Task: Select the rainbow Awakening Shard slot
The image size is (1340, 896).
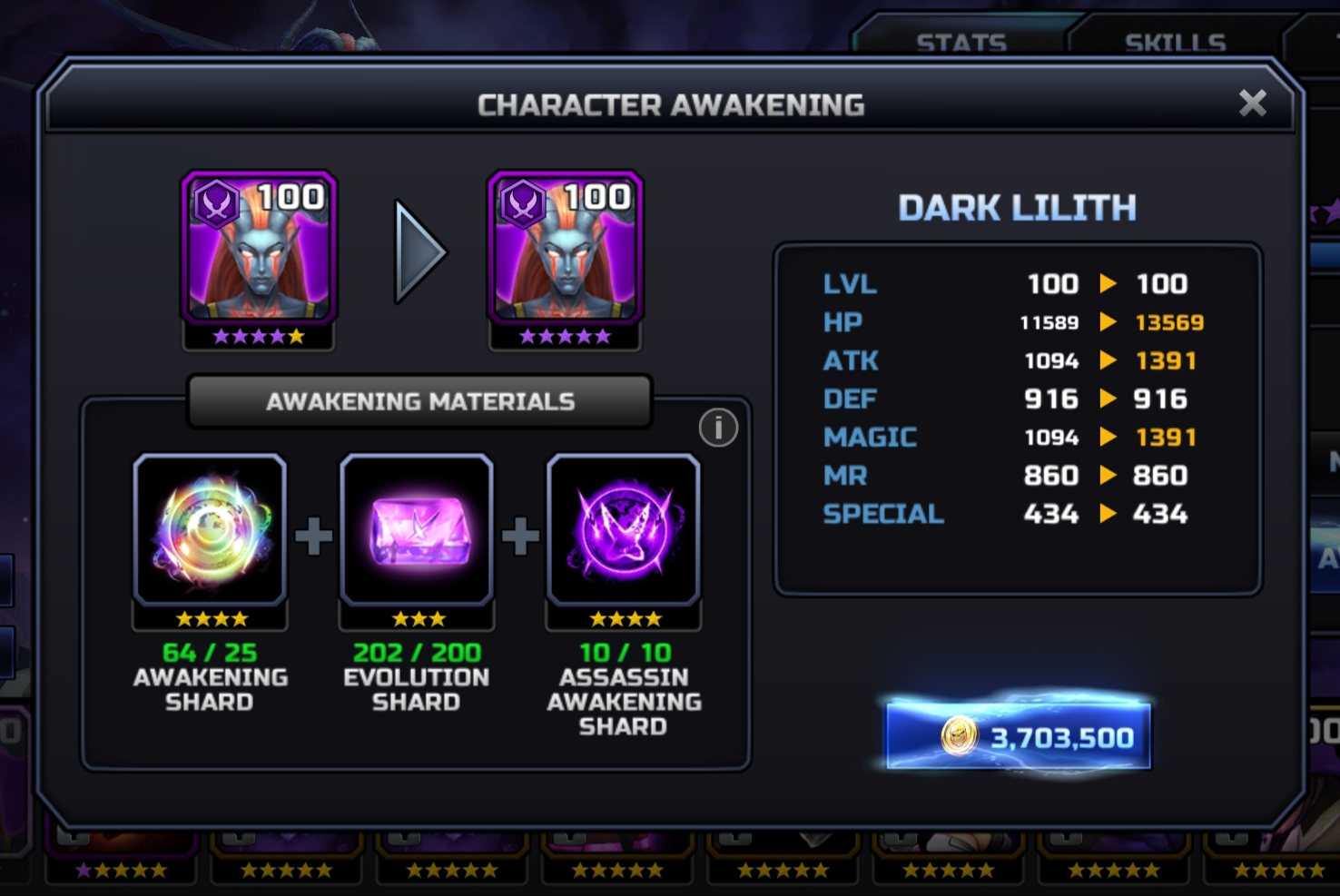Action: pyautogui.click(x=210, y=532)
